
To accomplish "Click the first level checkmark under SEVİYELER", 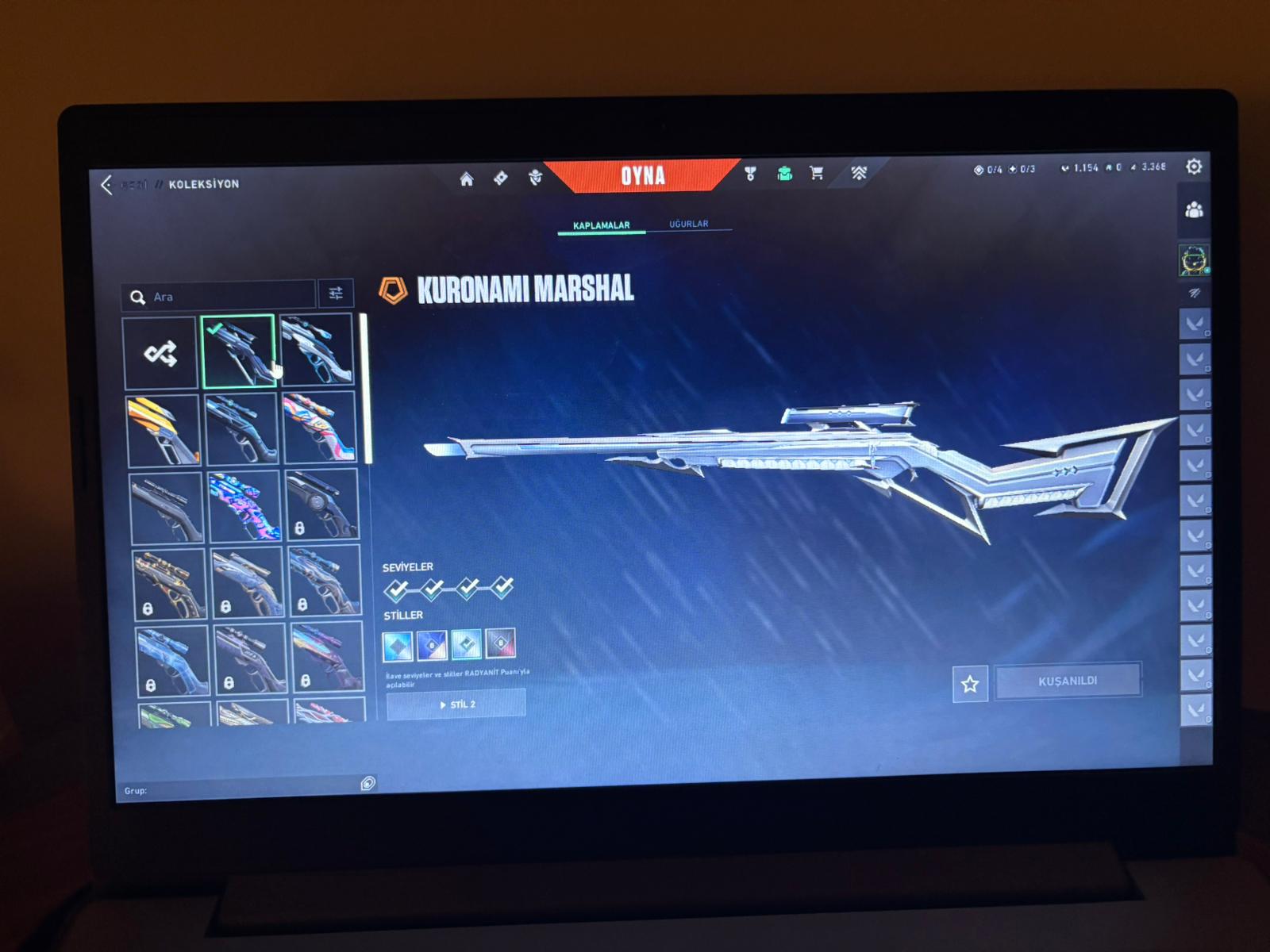I will (396, 589).
